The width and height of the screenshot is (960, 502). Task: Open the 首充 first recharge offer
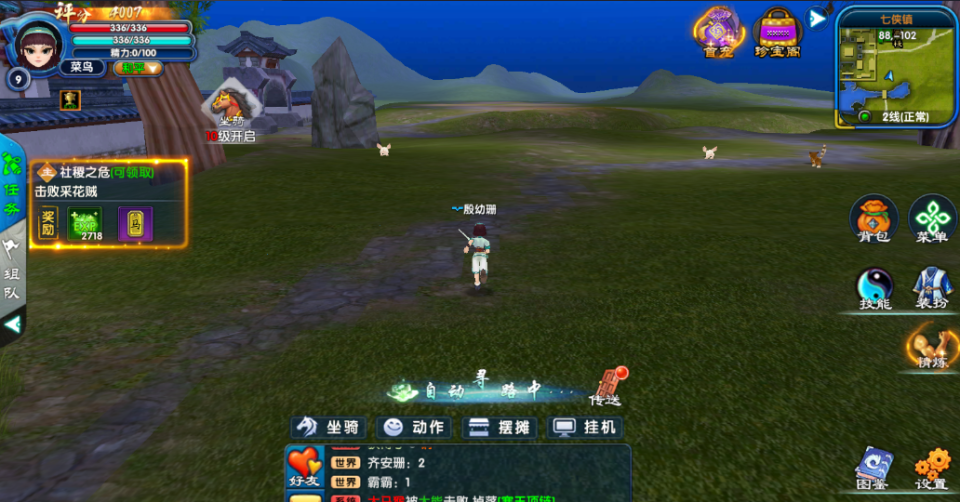pyautogui.click(x=718, y=31)
